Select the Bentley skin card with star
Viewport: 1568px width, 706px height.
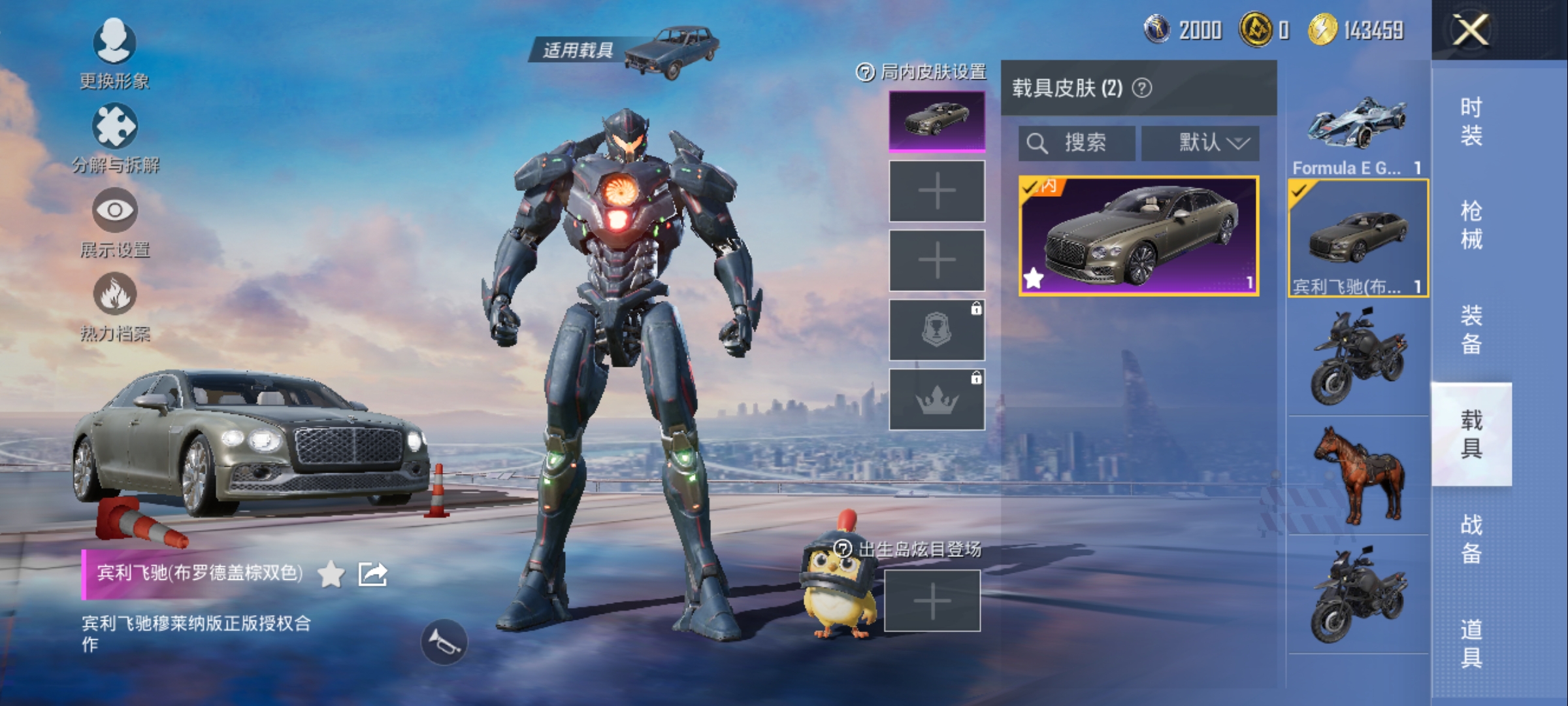pyautogui.click(x=1139, y=236)
